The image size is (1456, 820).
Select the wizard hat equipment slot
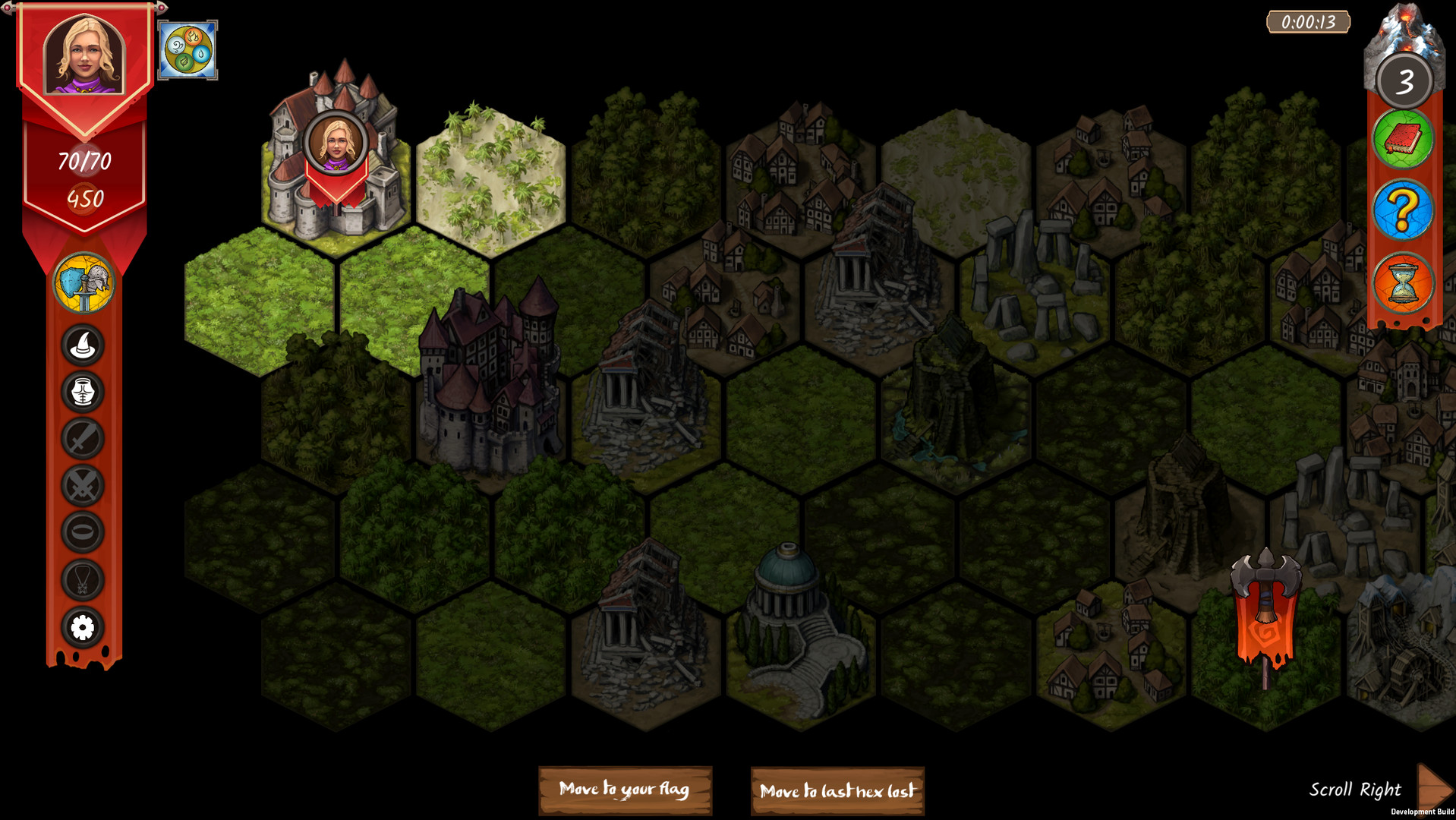[x=83, y=345]
